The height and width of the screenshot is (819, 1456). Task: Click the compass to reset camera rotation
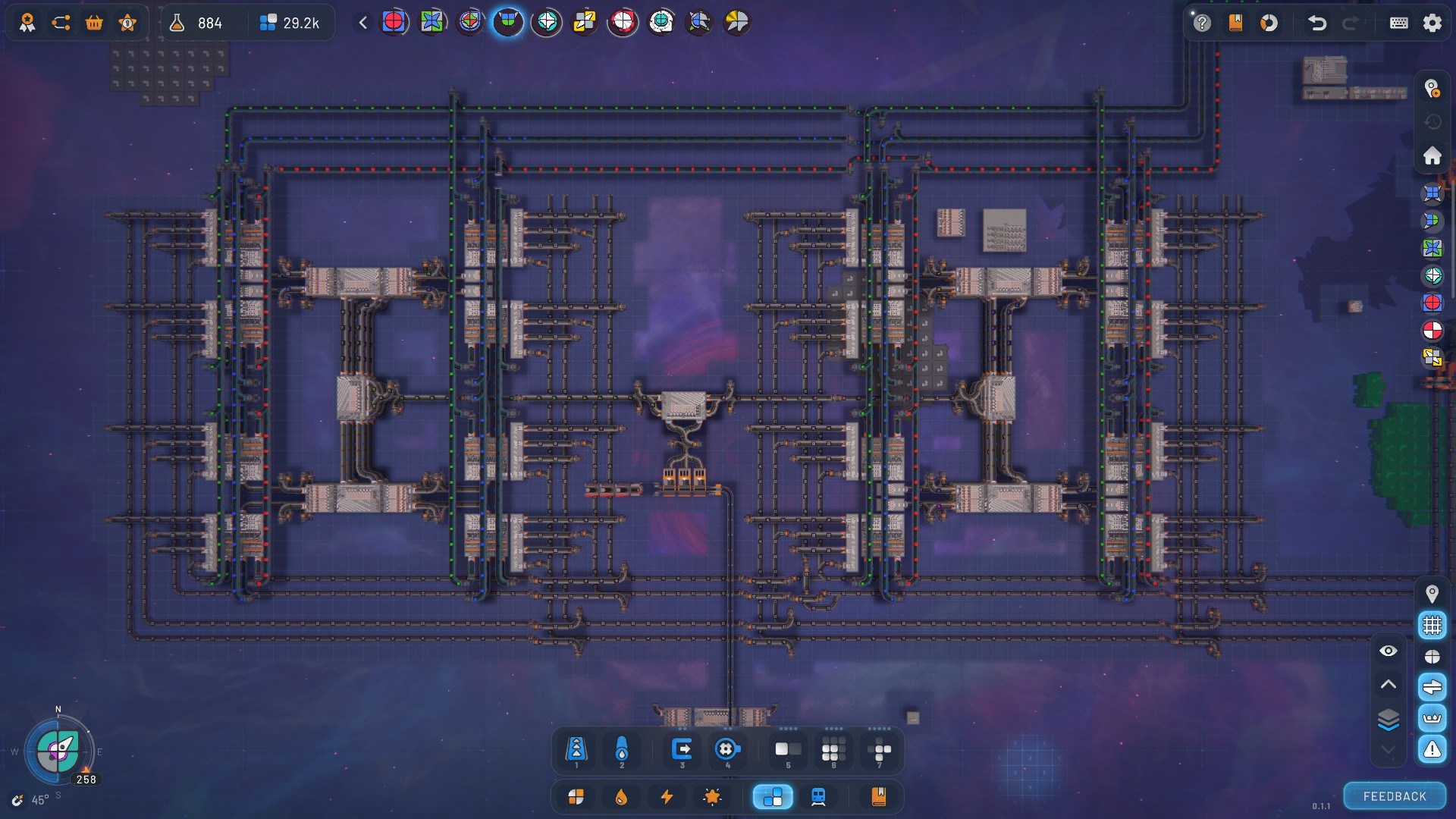coord(58,751)
